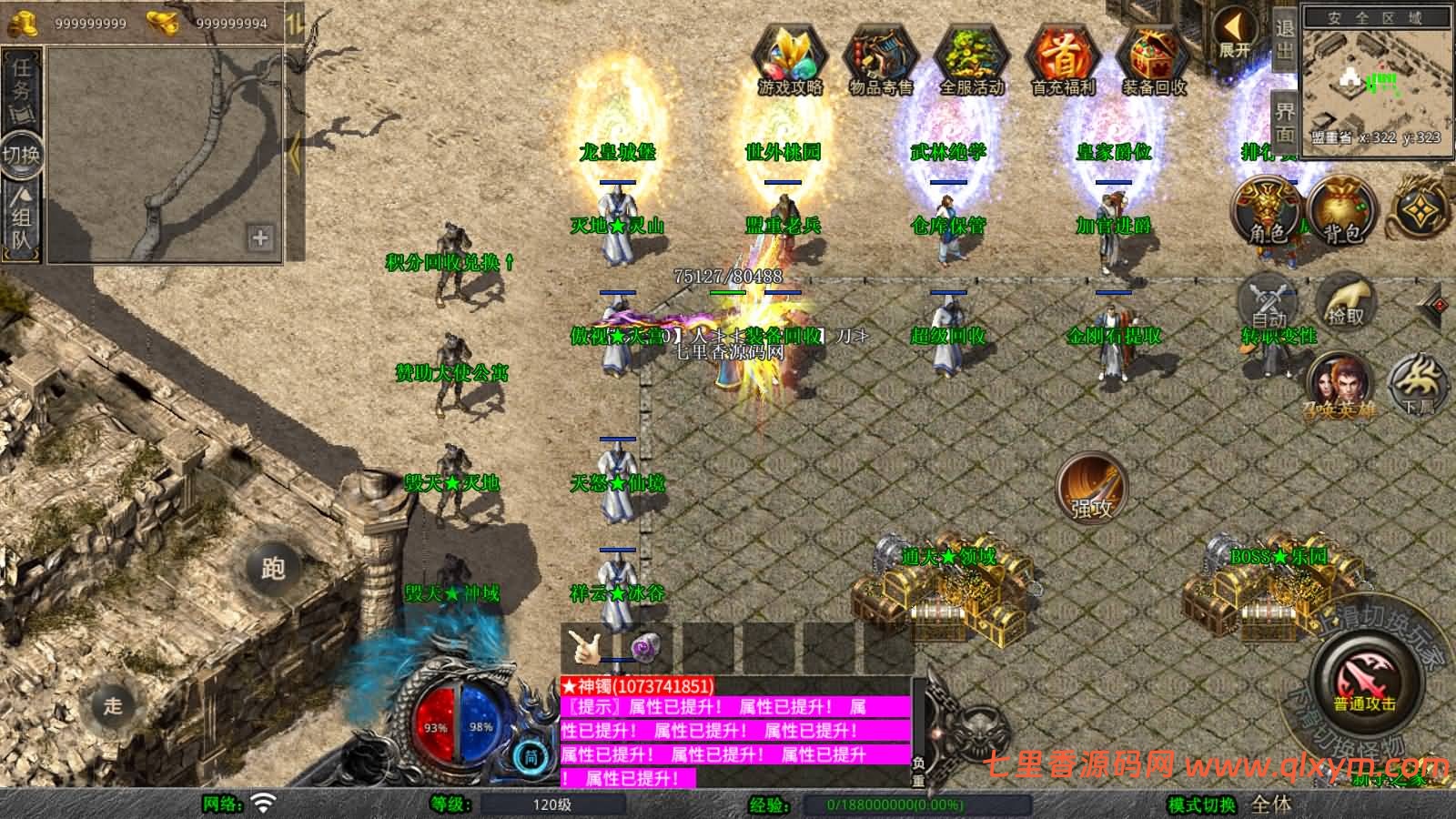Click the round 切换 switch button
This screenshot has height=819, width=1456.
(x=21, y=155)
